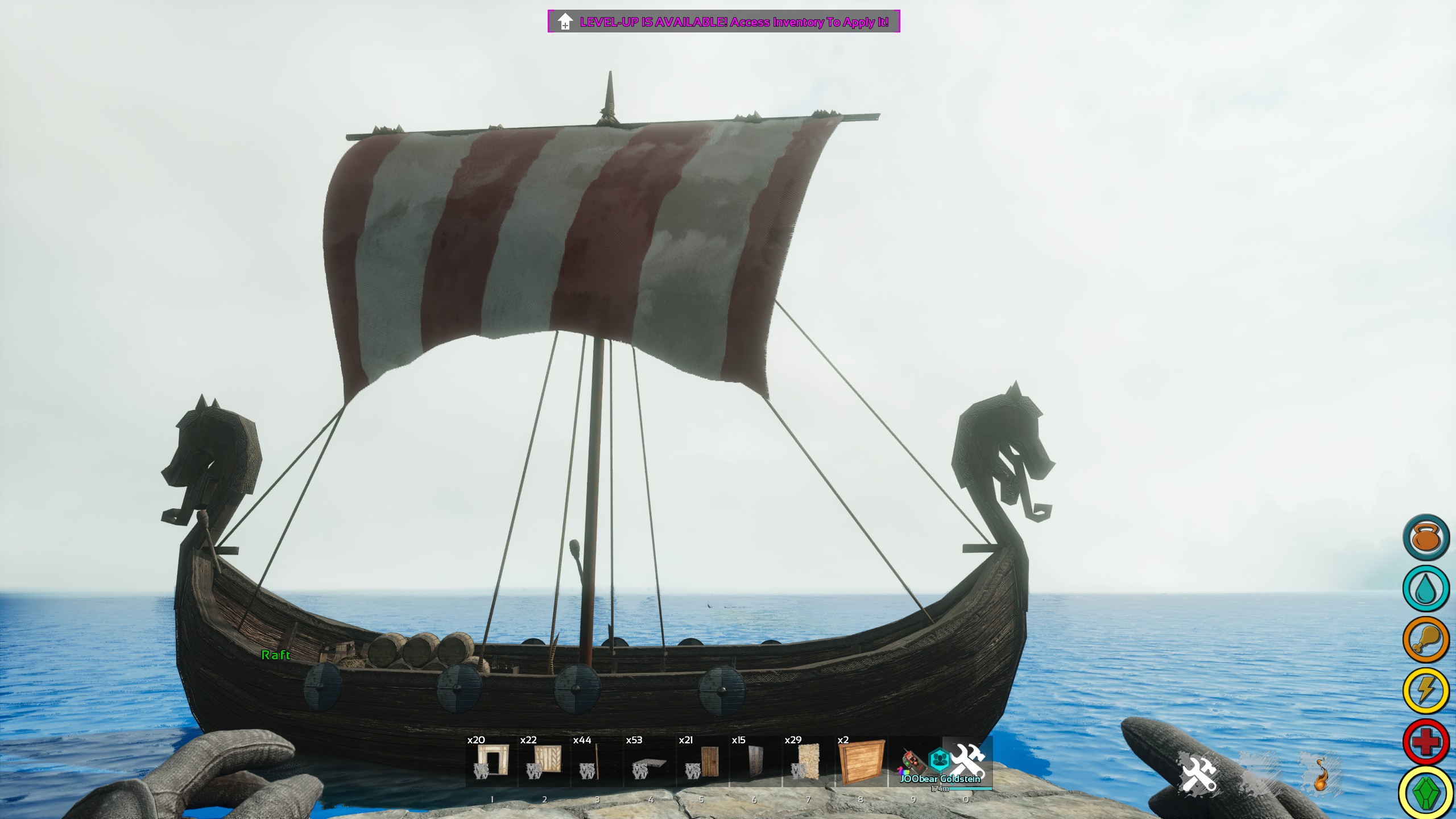
Task: Select the wooden trapdoor x2 in hotbar slot 8
Action: click(862, 762)
